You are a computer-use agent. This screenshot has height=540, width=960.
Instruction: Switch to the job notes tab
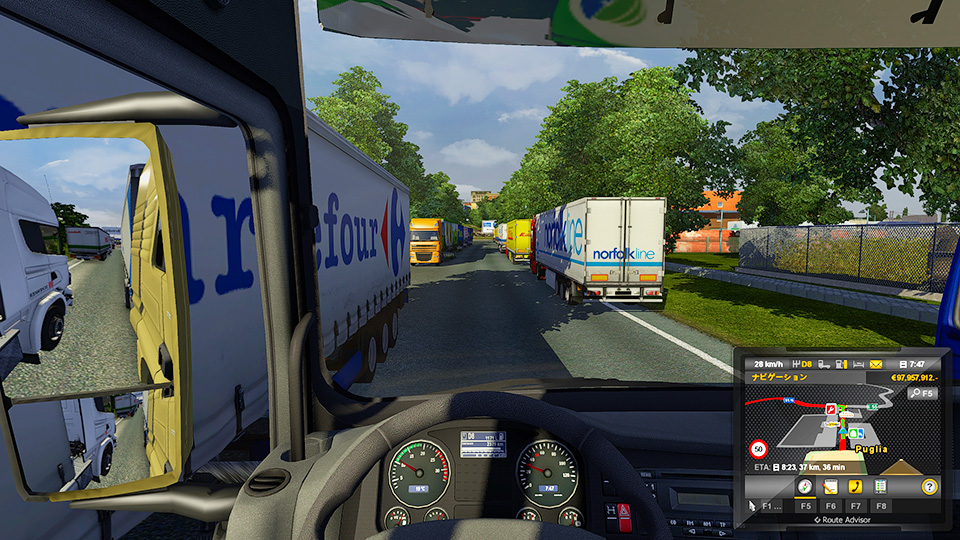click(x=829, y=487)
